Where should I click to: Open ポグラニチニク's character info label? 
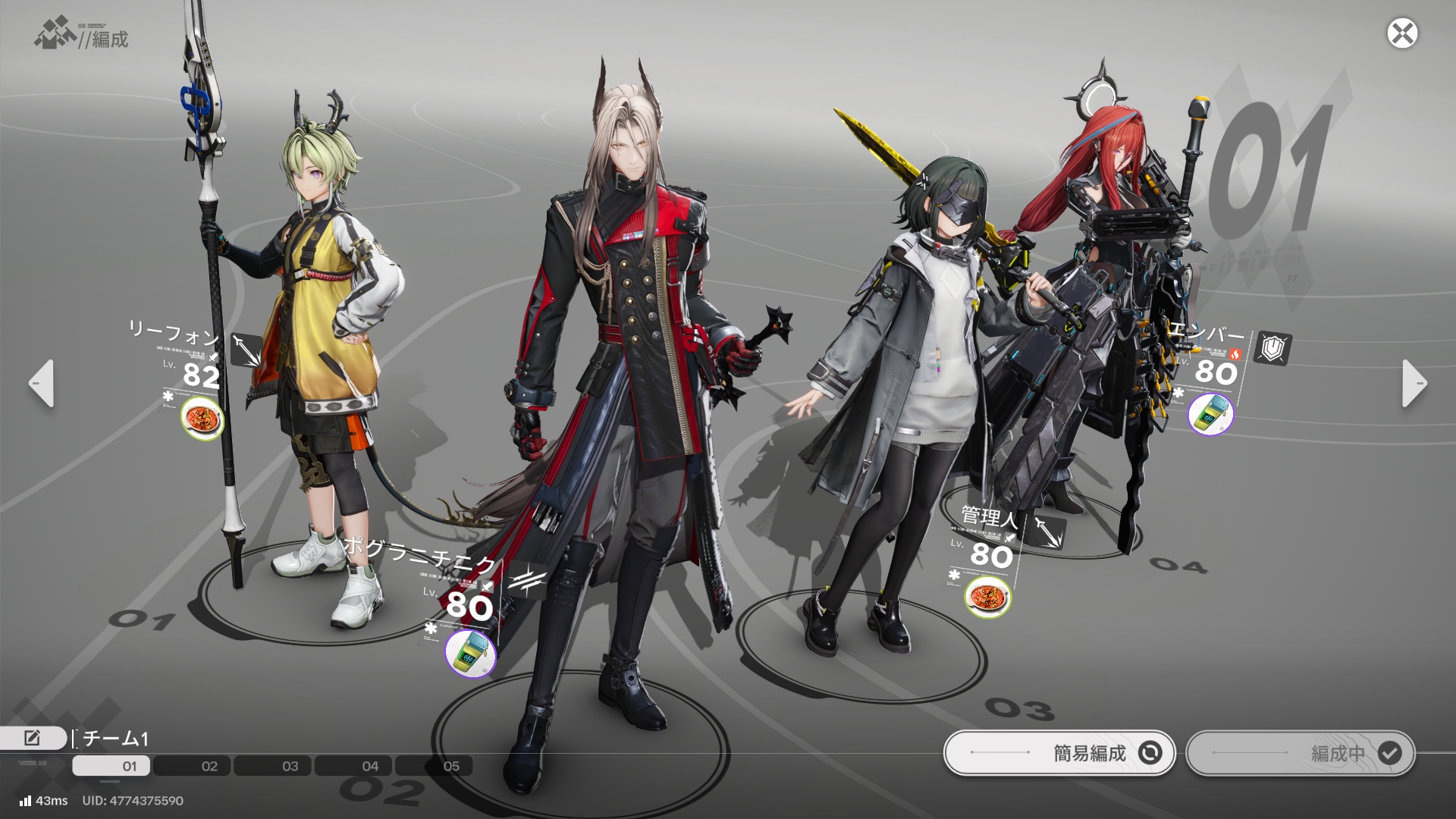419,554
